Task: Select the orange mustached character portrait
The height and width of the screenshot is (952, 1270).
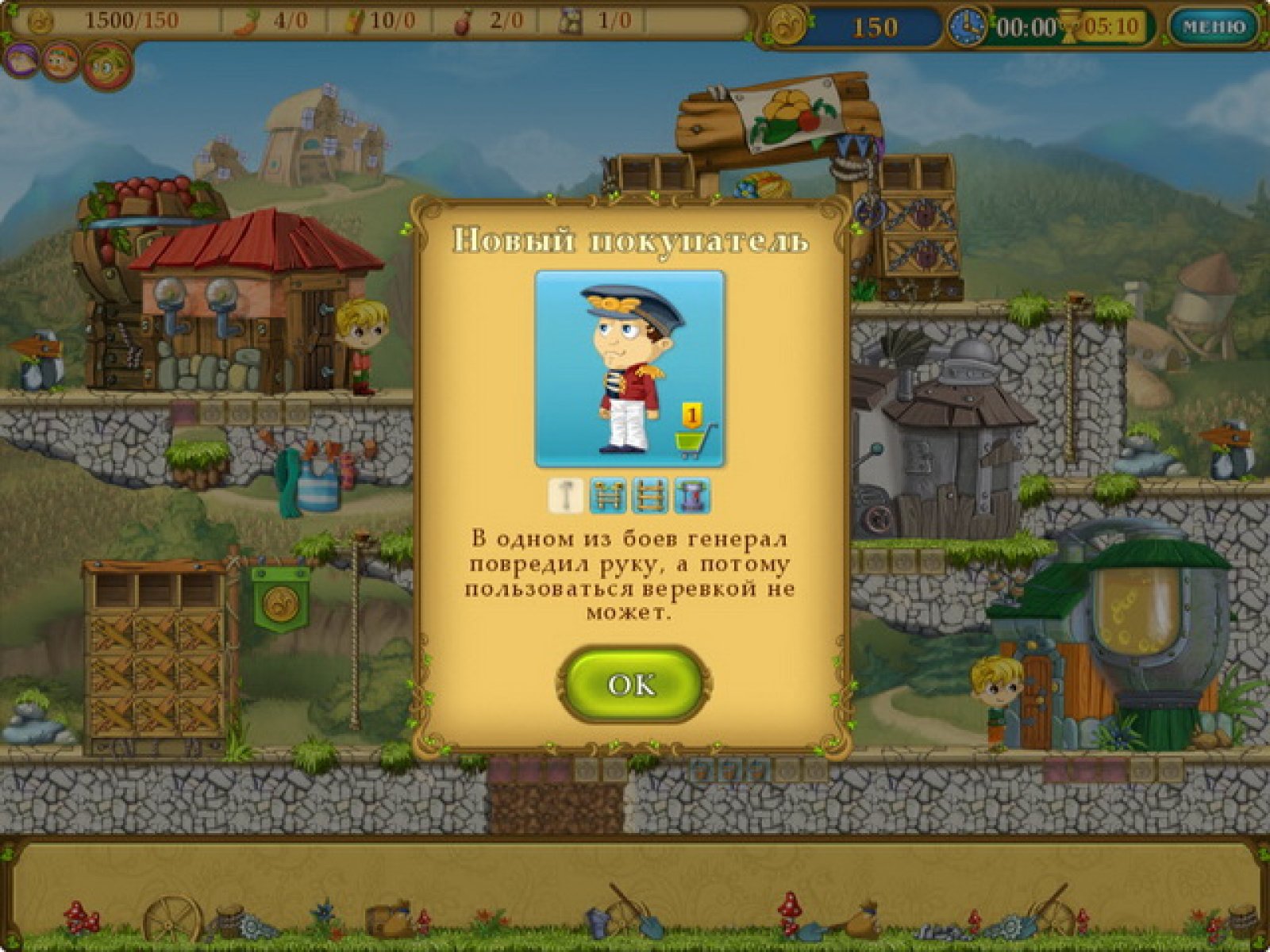Action: [x=60, y=61]
